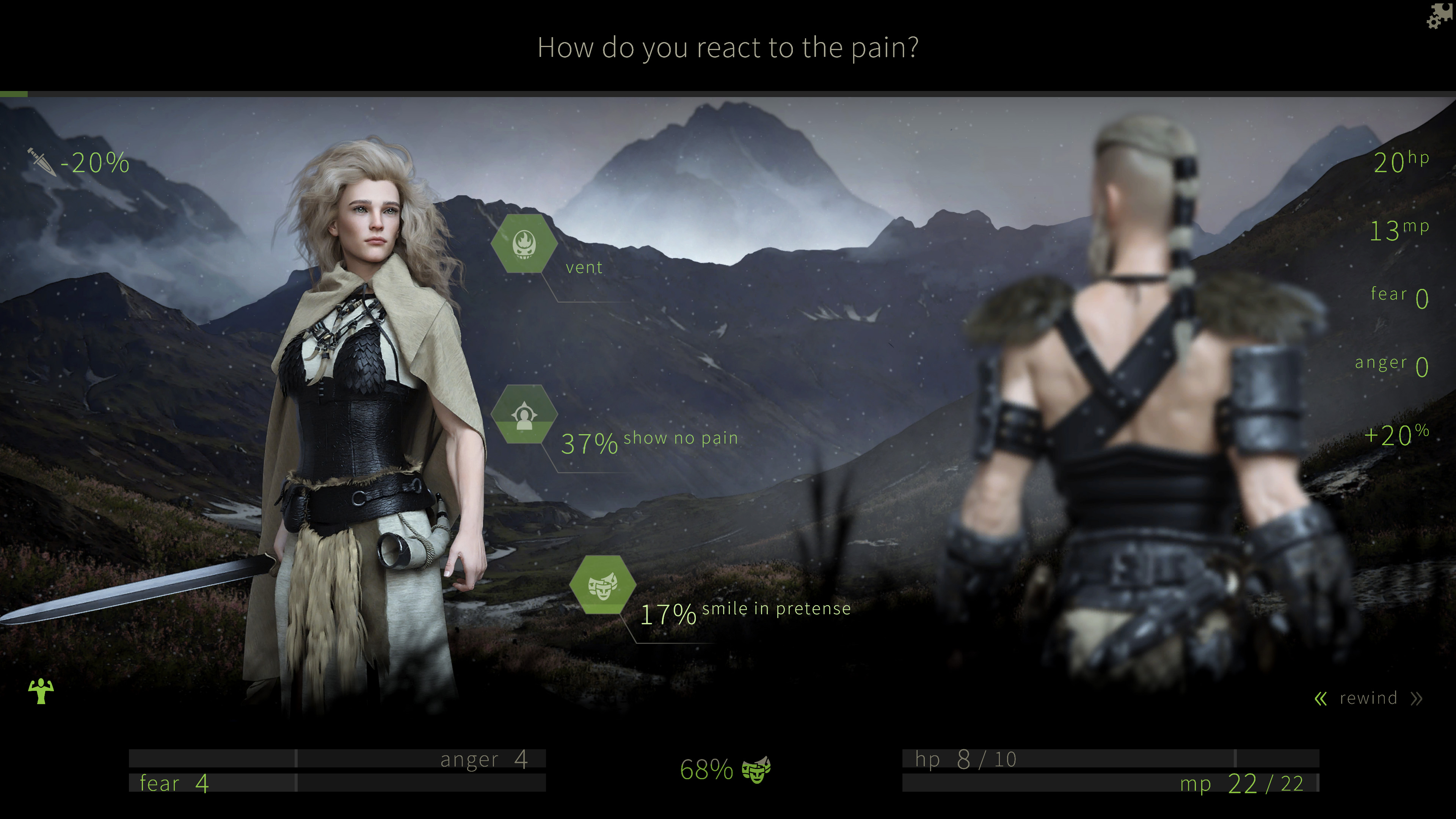This screenshot has width=1456, height=819.
Task: Open the character strength figure icon
Action: (41, 691)
